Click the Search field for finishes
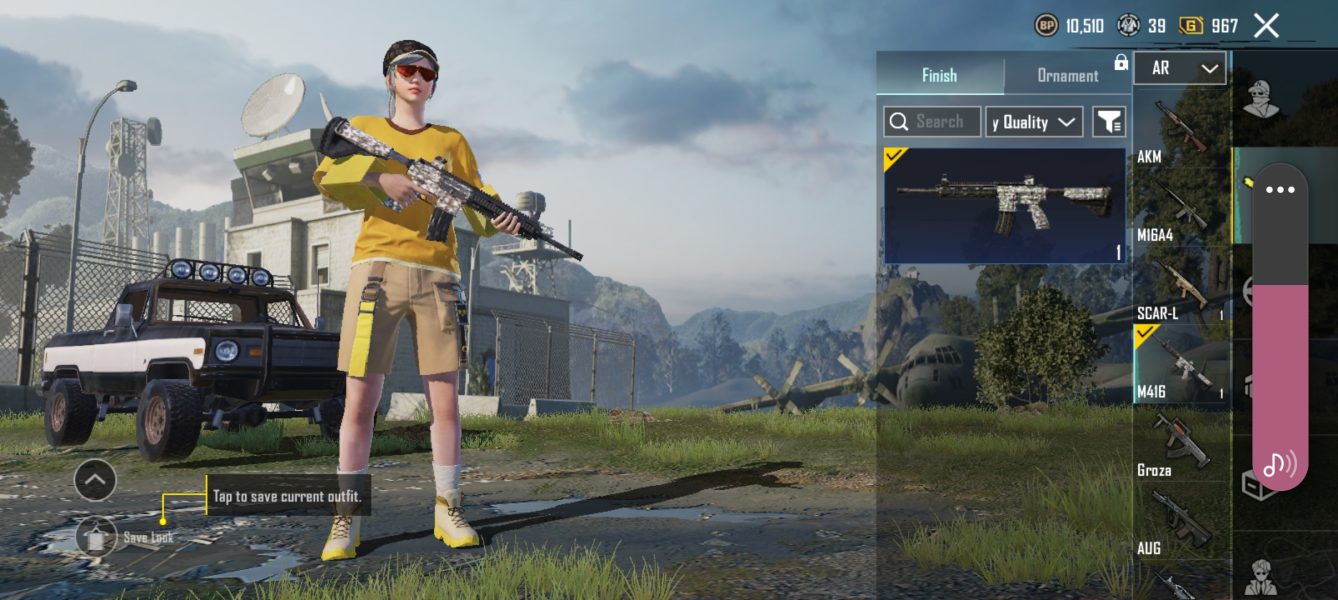1338x600 pixels. coord(932,122)
